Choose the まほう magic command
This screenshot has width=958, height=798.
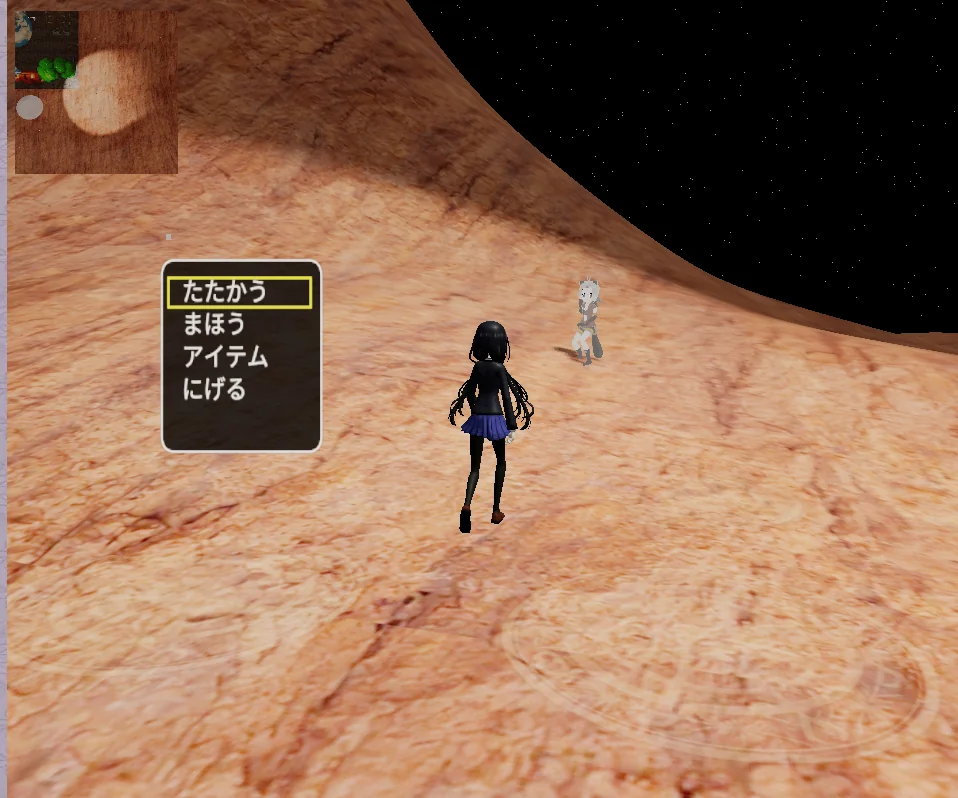[x=214, y=324]
